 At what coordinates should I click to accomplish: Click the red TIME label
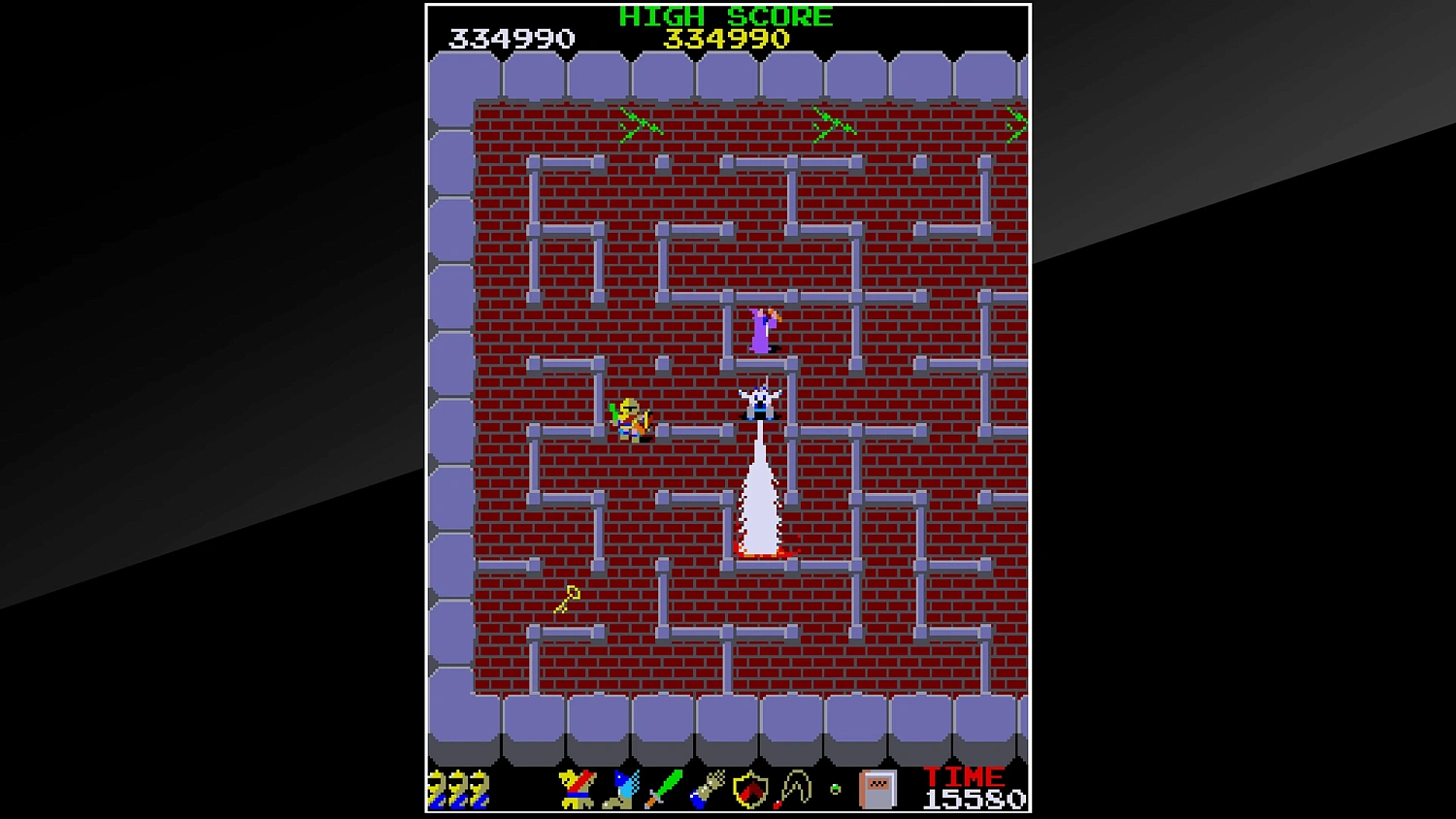coord(965,776)
